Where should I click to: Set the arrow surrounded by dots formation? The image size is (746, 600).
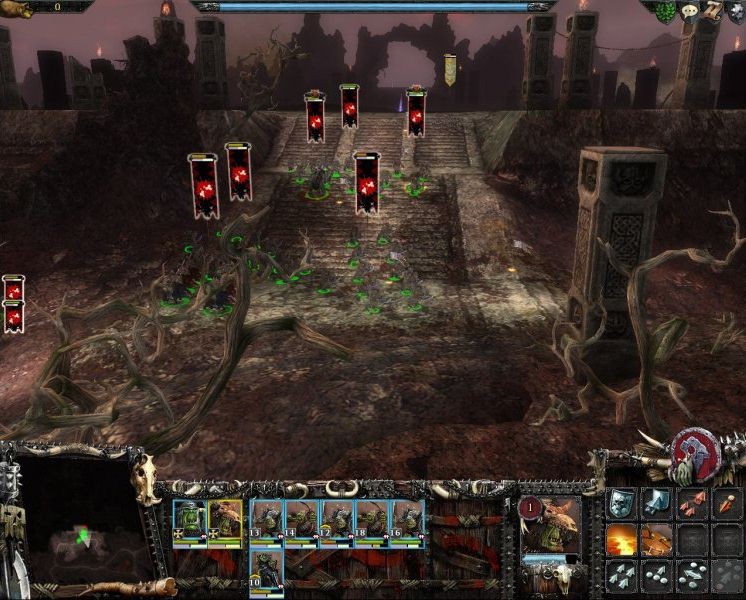coord(692,574)
